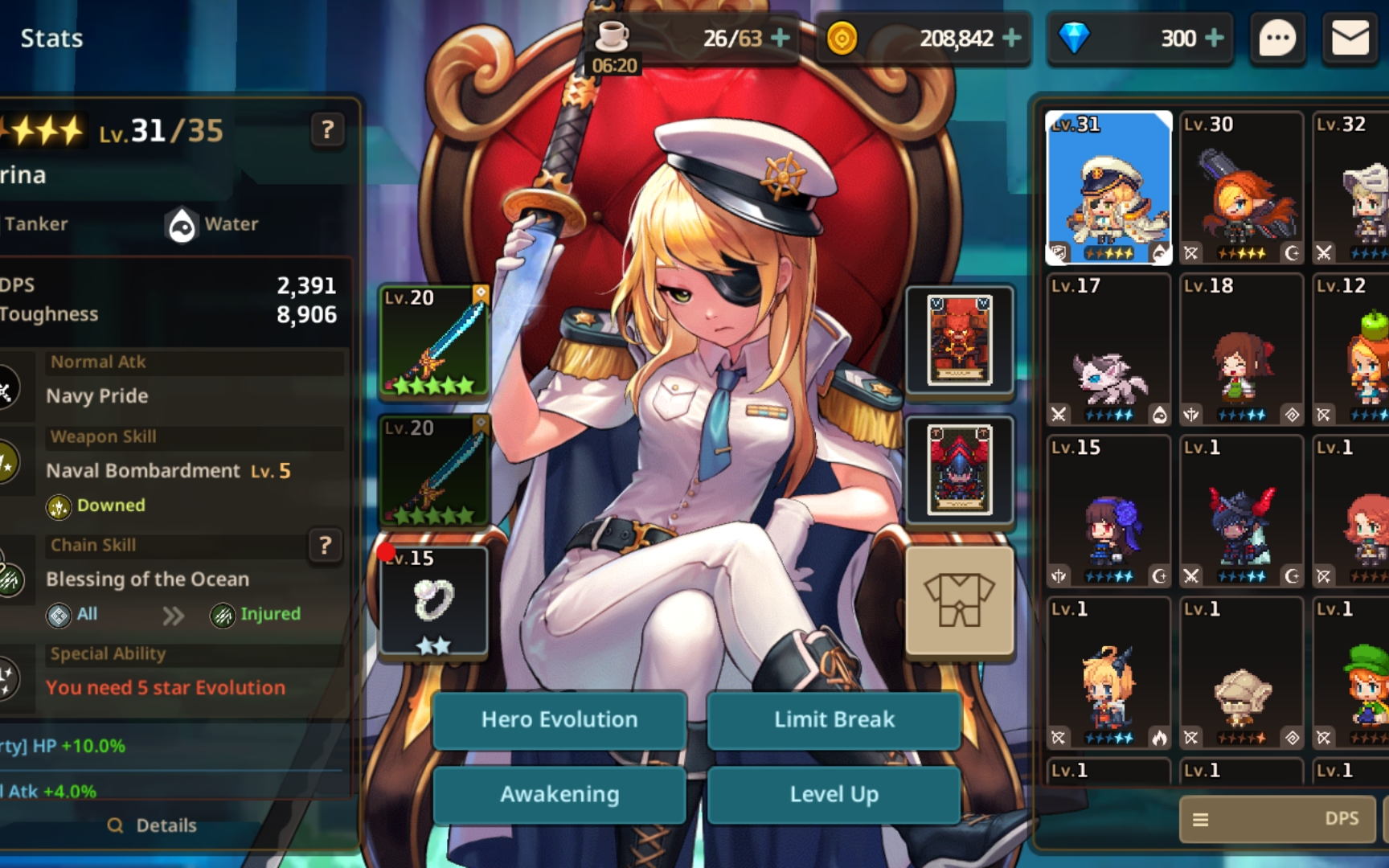Show Chain Skill help question mark
Image resolution: width=1389 pixels, height=868 pixels.
coord(326,546)
